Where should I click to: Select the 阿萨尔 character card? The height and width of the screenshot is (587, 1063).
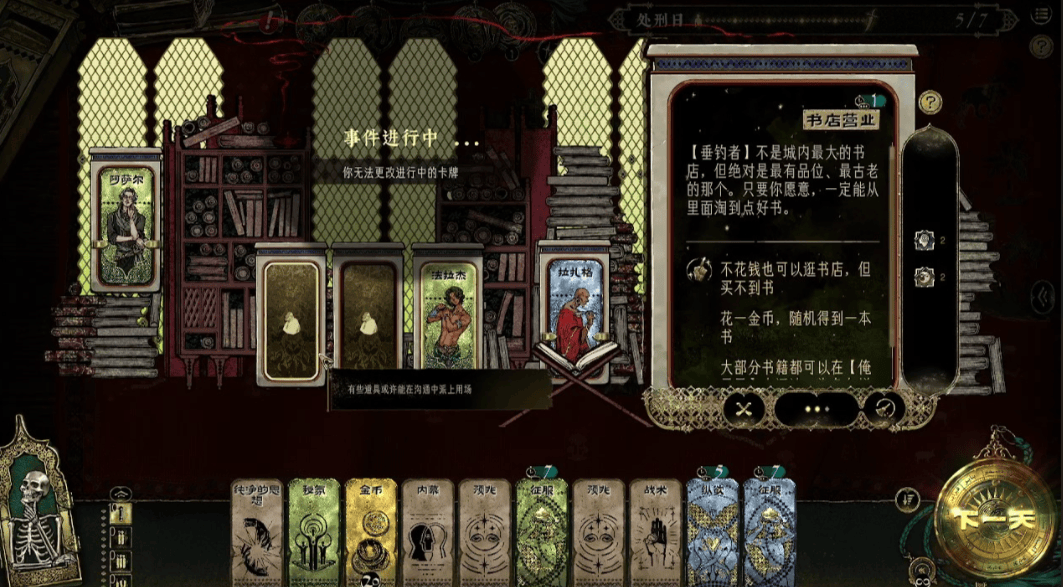pyautogui.click(x=125, y=221)
